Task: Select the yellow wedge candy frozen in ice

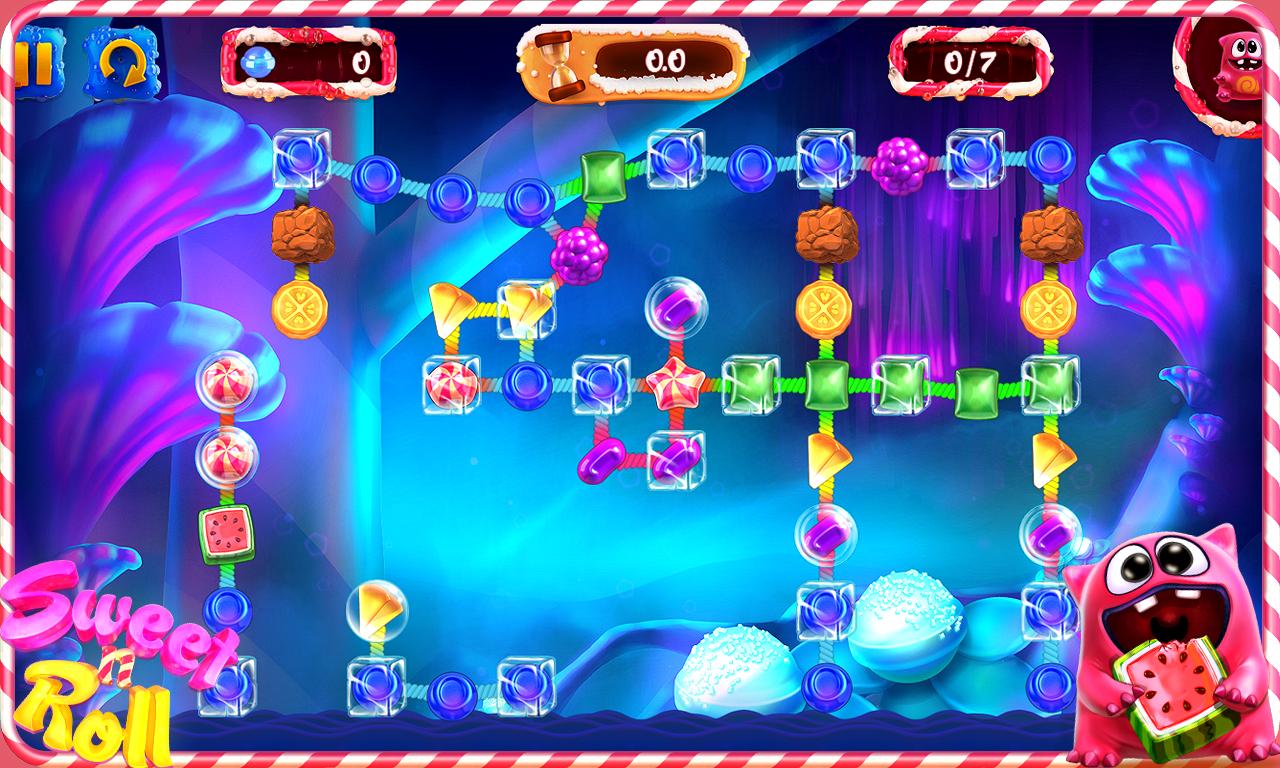Action: [x=526, y=308]
